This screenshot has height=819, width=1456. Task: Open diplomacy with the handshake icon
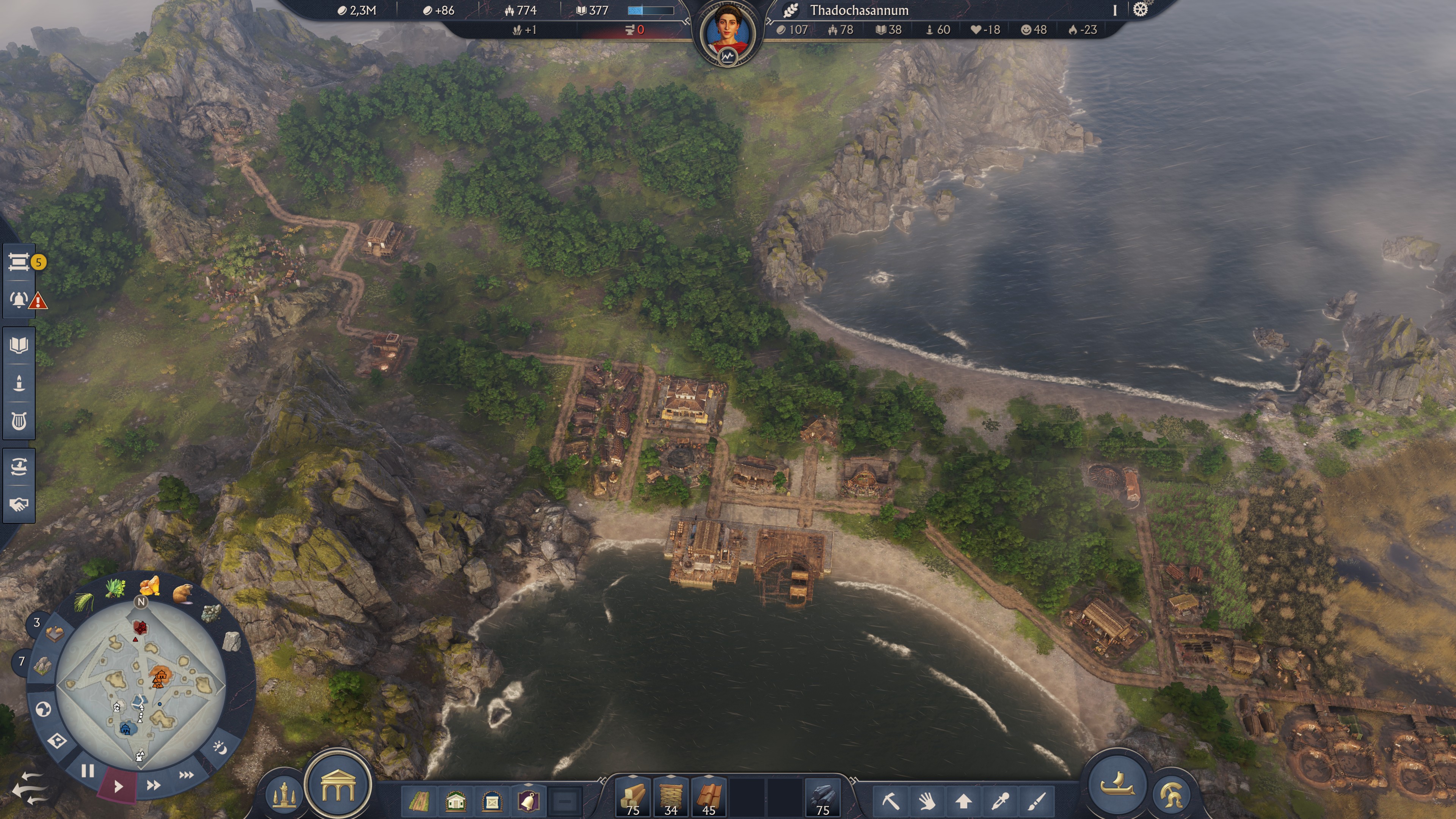[19, 505]
